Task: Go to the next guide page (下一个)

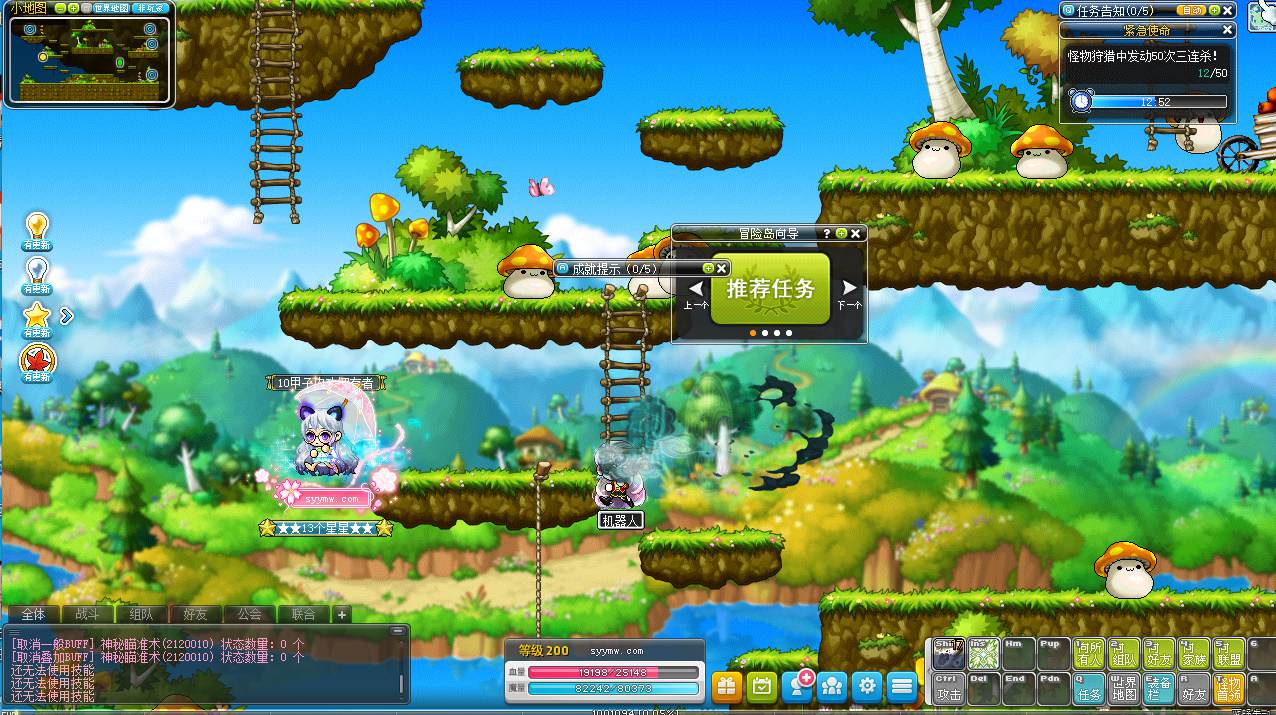Action: pyautogui.click(x=849, y=294)
